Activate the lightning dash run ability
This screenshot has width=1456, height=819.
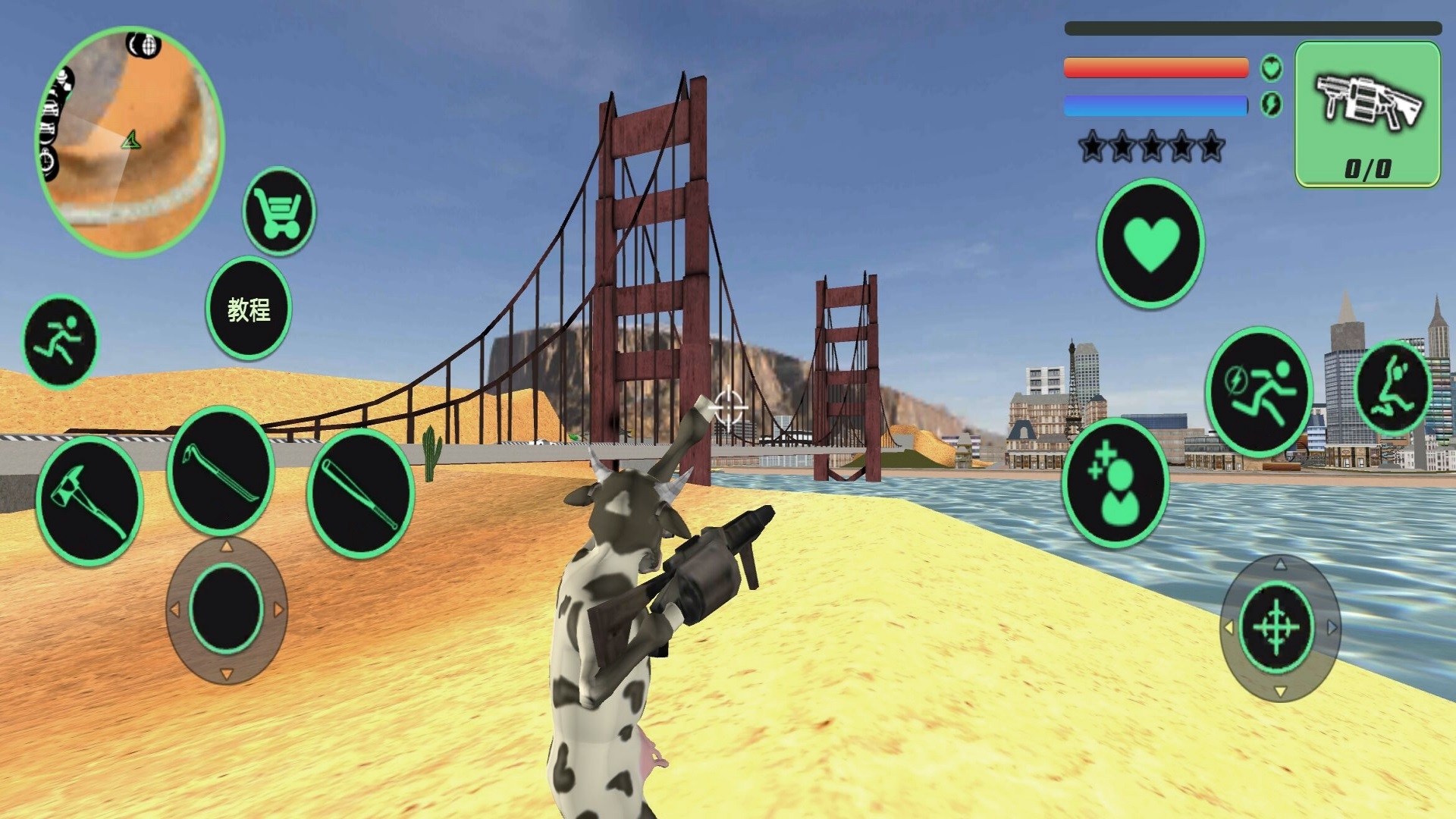(1259, 391)
